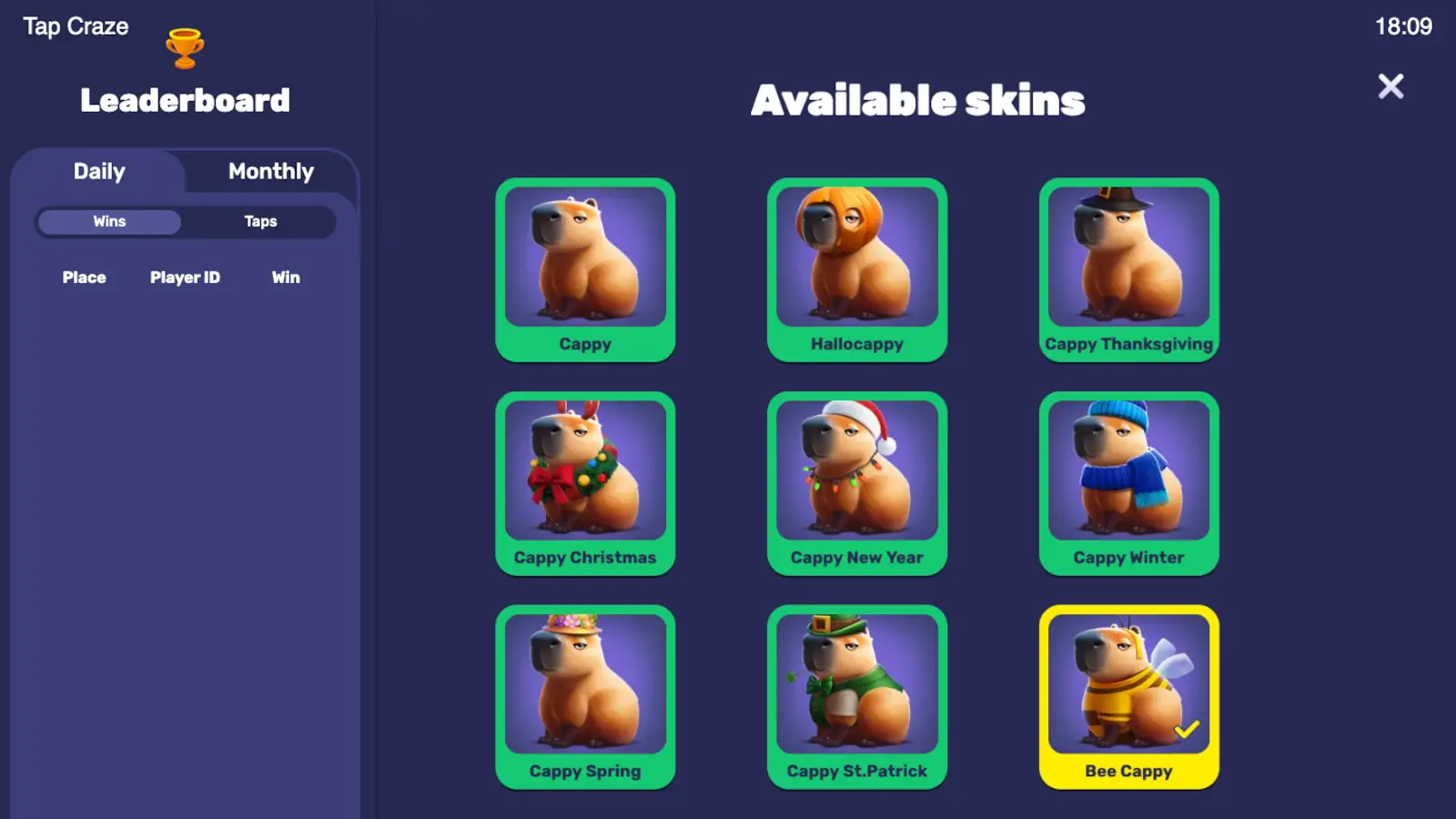This screenshot has height=819, width=1456.
Task: Choose the Hallocappy pumpkin skin
Action: (x=857, y=269)
